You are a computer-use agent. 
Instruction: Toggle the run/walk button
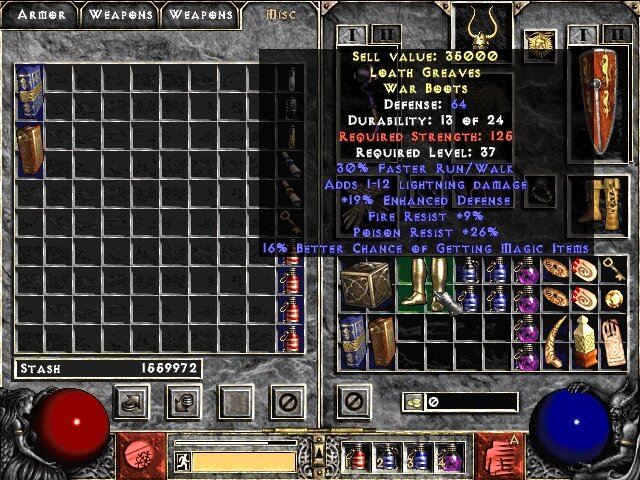click(182, 461)
